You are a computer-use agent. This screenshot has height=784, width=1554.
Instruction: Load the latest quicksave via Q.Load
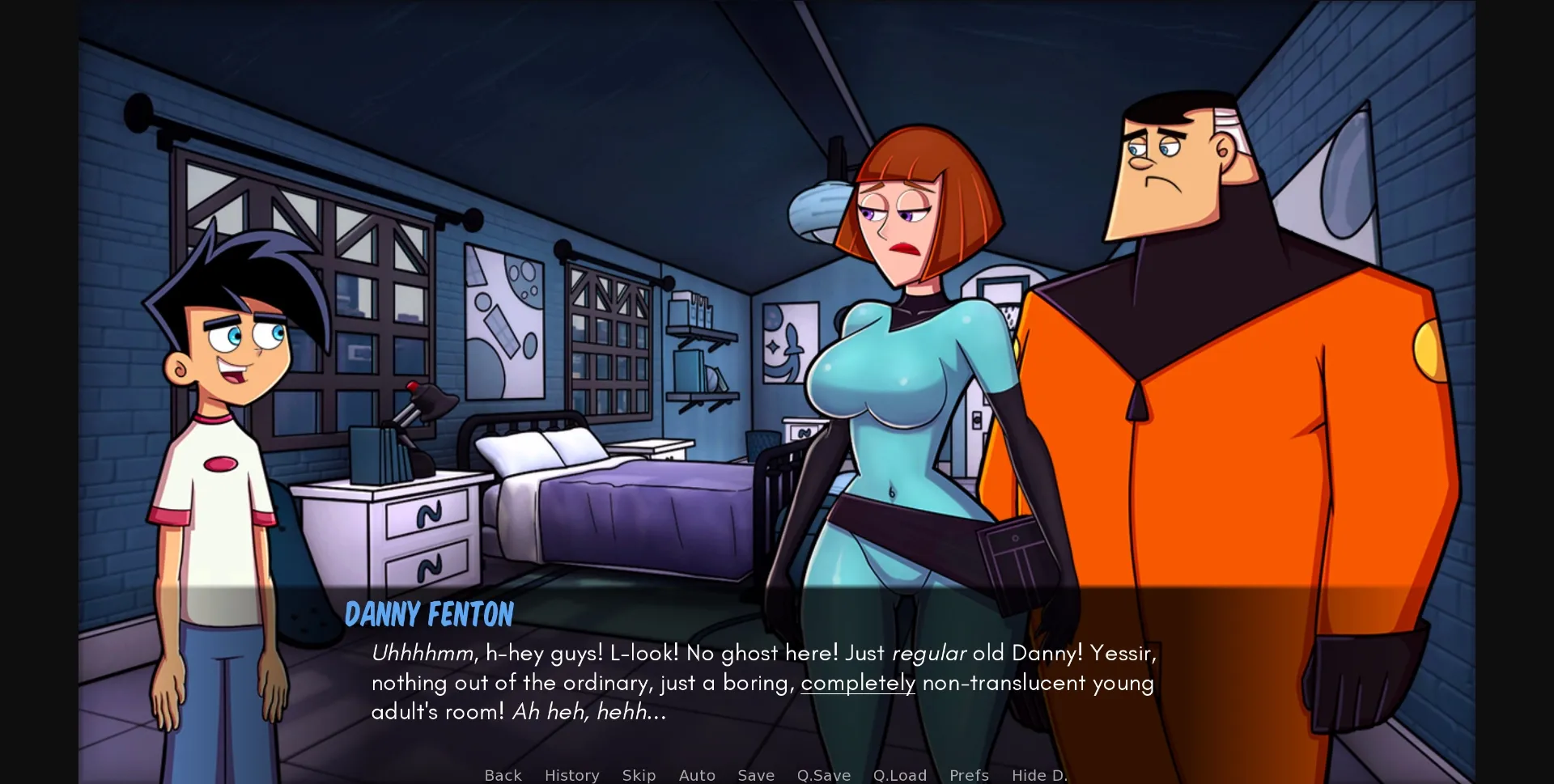(x=900, y=775)
